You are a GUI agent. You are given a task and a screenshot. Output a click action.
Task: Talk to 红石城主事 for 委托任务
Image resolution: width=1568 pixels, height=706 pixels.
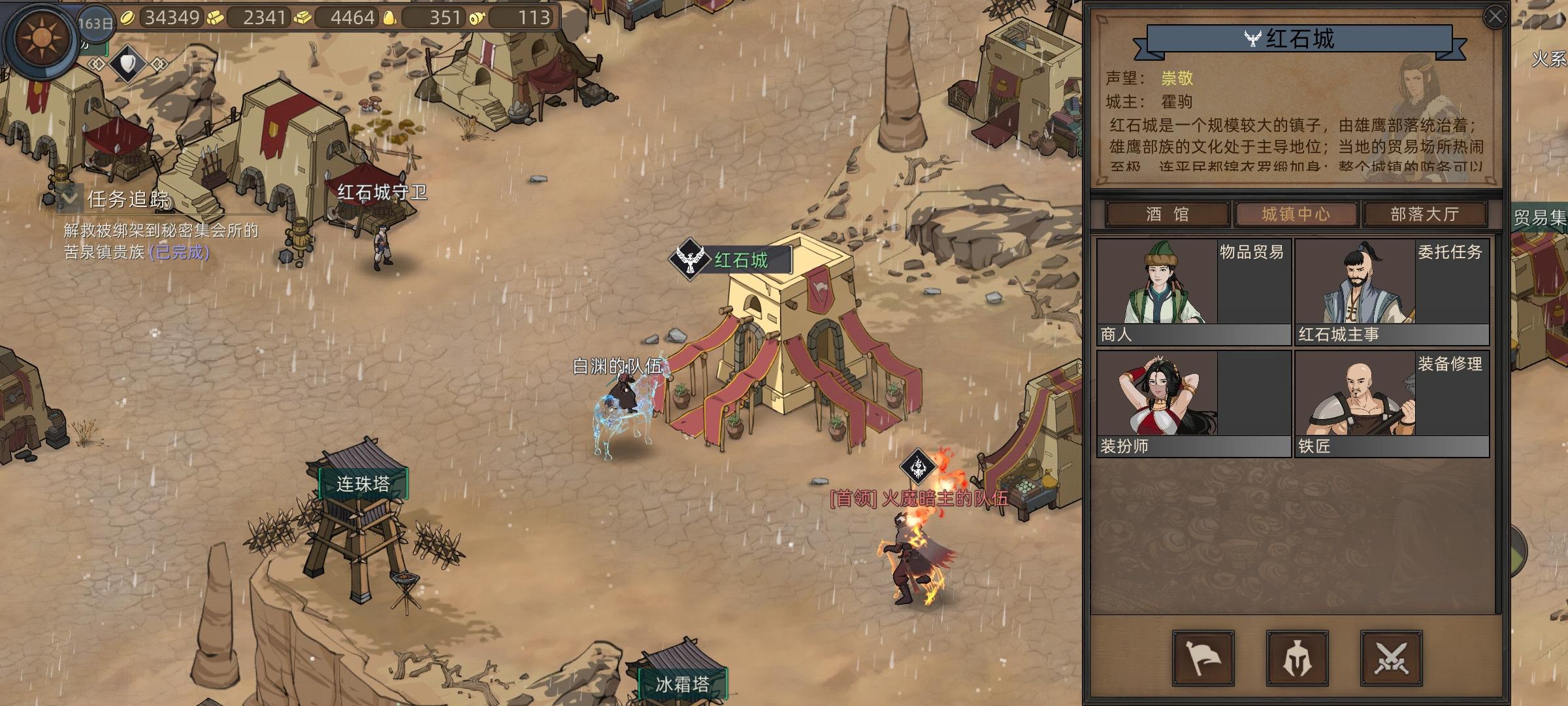pos(1392,292)
